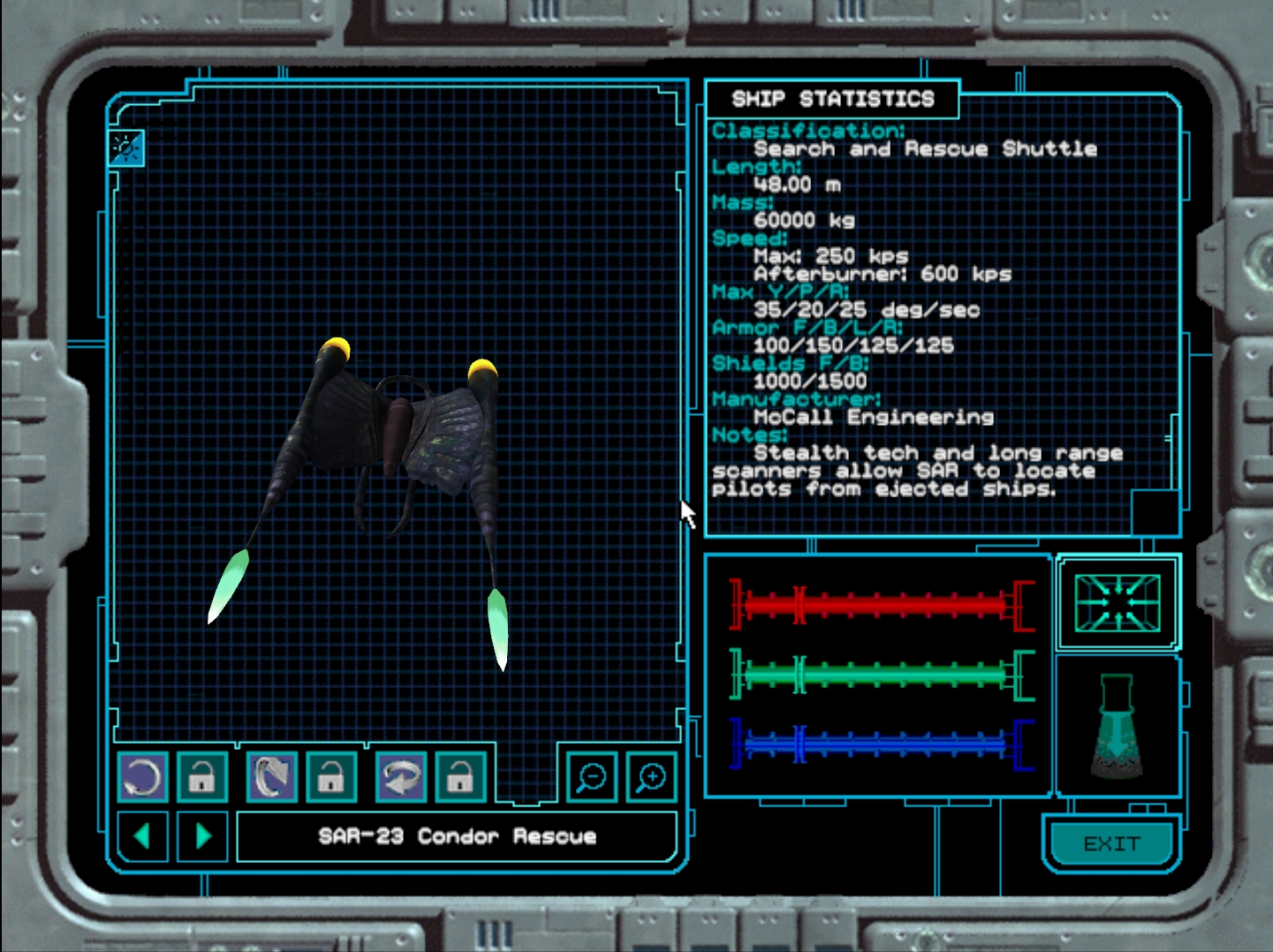1273x952 pixels.
Task: Exit the ship statistics viewer
Action: pyautogui.click(x=1111, y=844)
